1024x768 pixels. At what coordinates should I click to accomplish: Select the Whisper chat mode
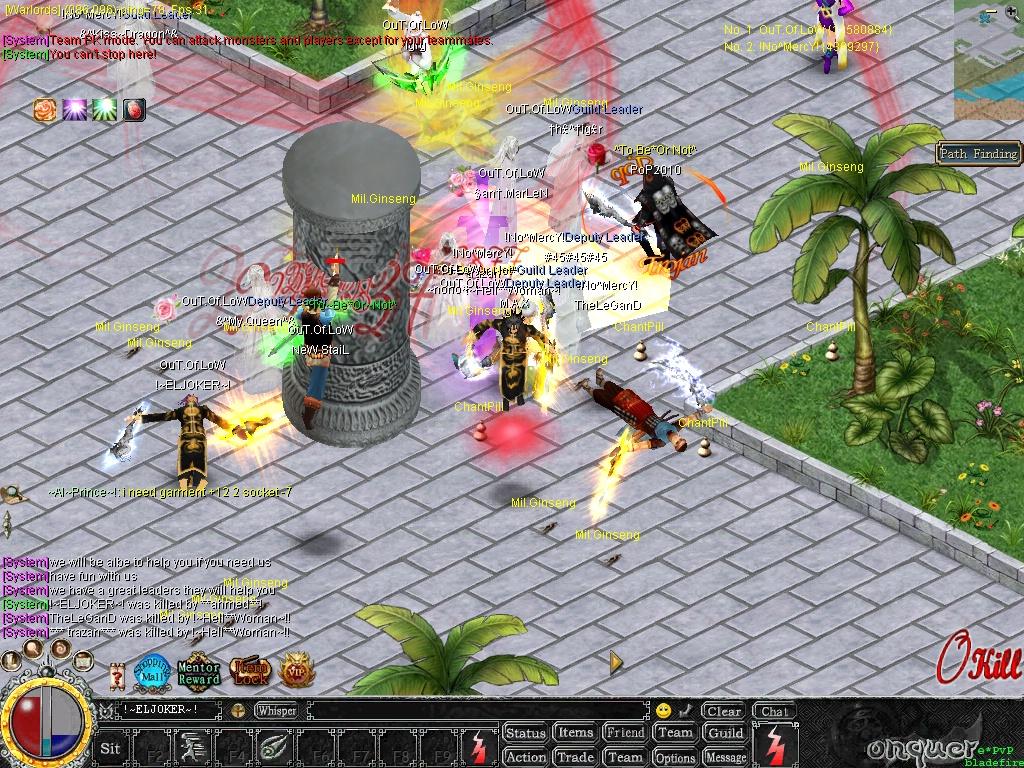click(276, 711)
